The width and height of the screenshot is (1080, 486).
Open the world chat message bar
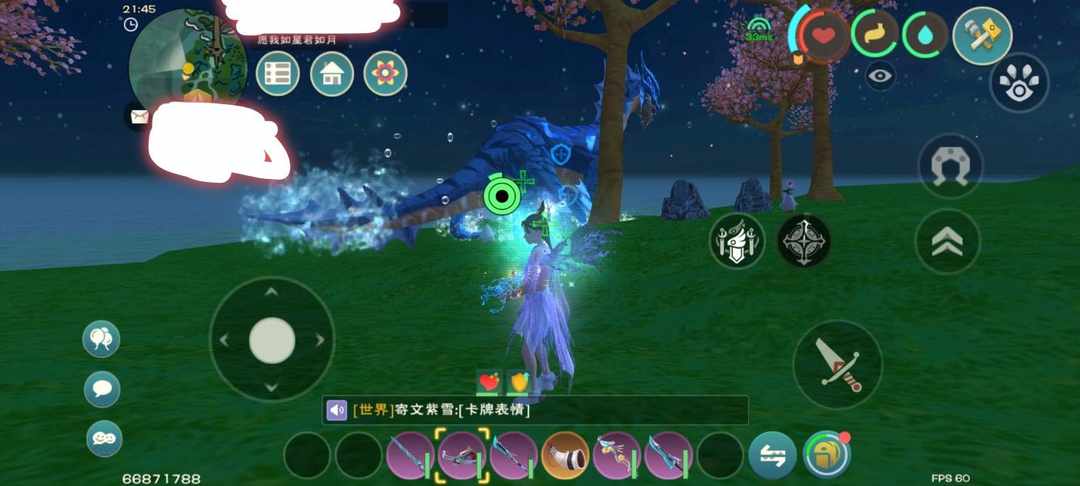coord(535,410)
